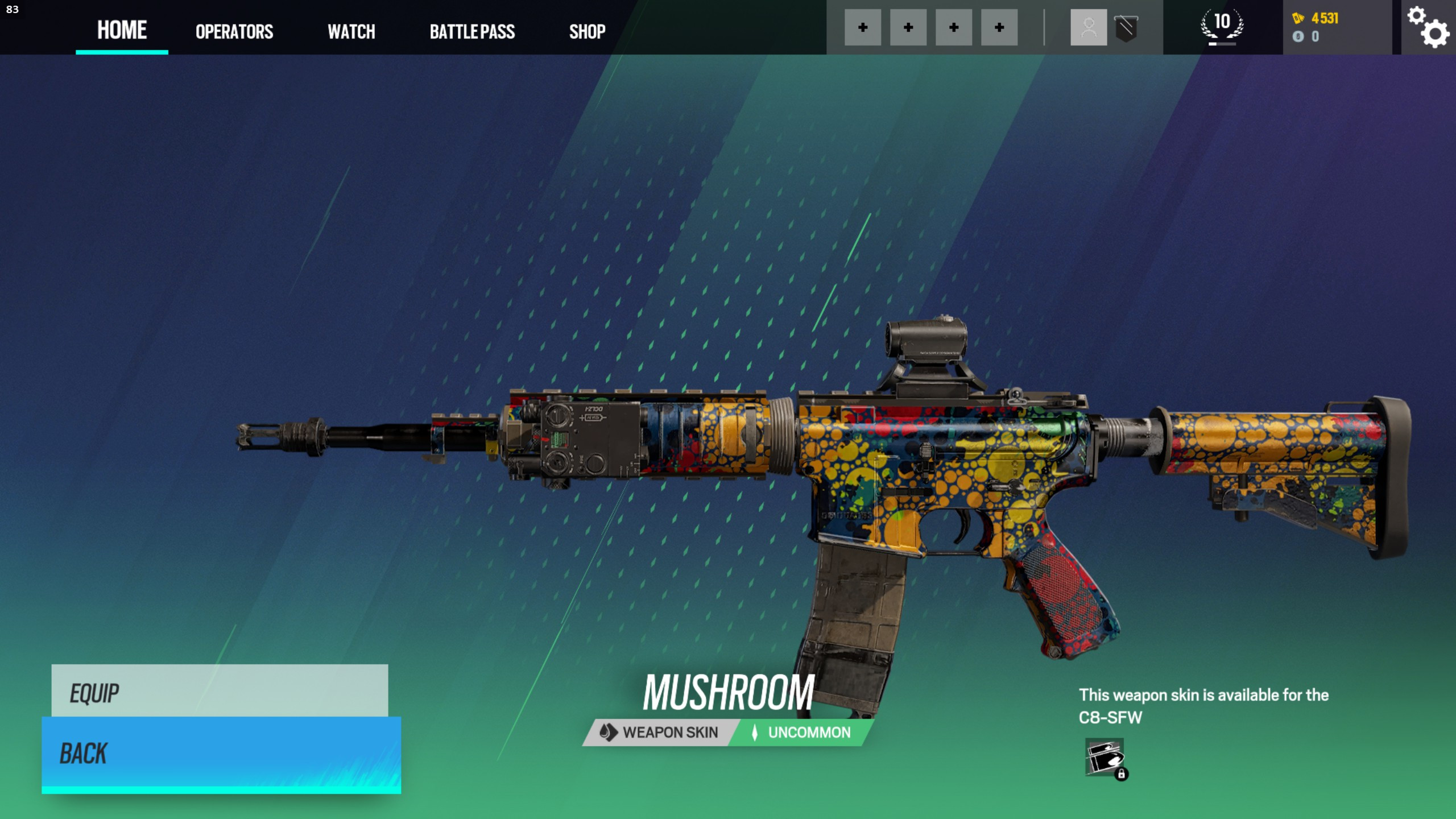The image size is (1456, 819).
Task: Click the Back button
Action: pos(221,753)
